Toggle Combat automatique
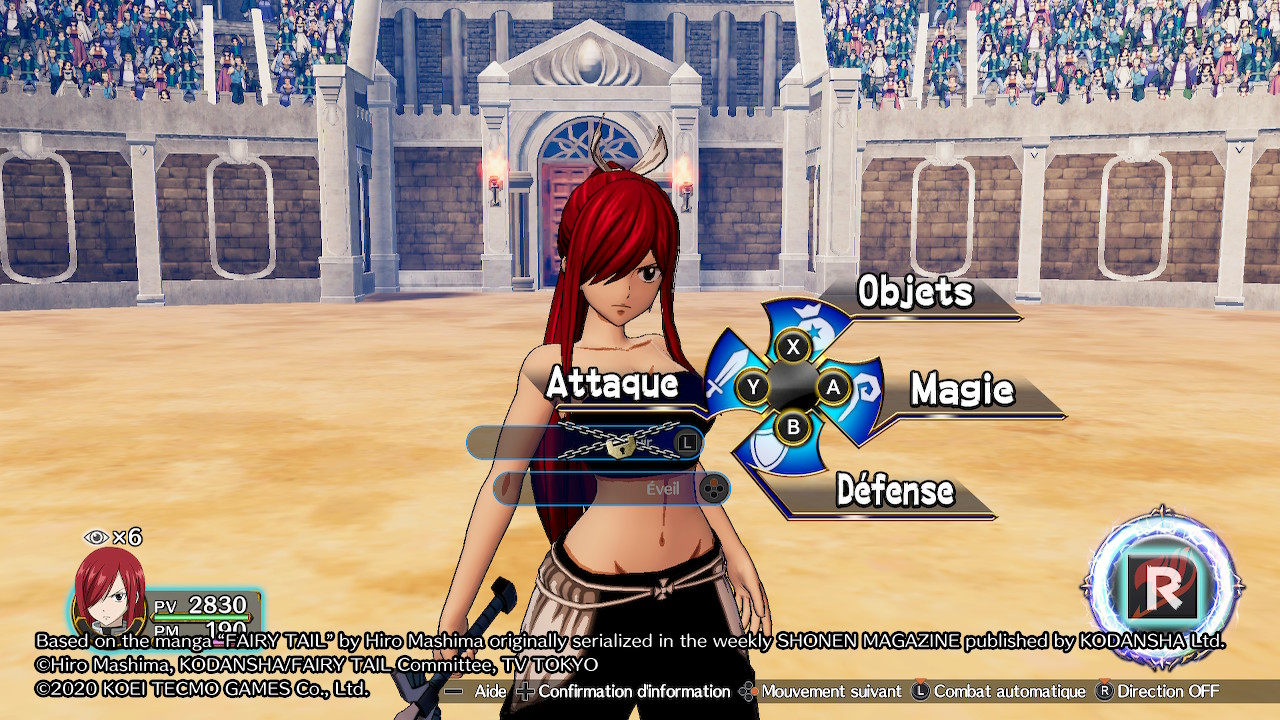Viewport: 1280px width, 720px height. click(x=998, y=691)
